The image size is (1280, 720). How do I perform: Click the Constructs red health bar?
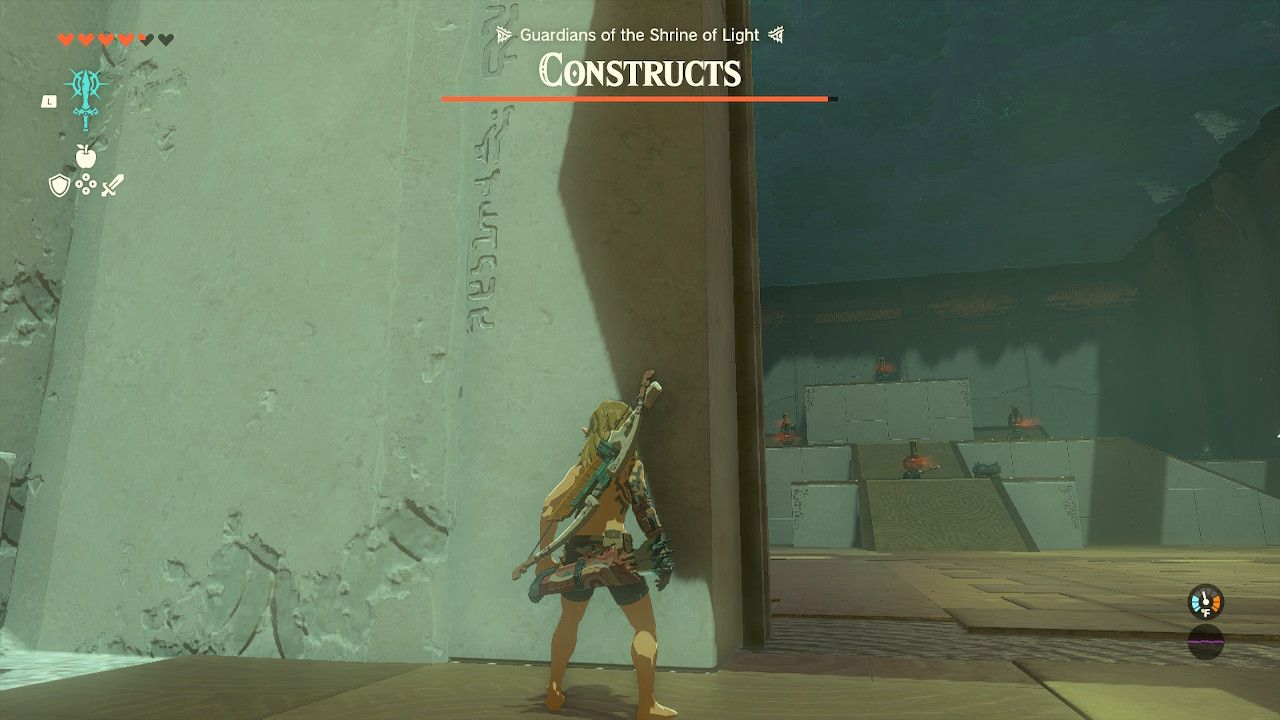637,99
